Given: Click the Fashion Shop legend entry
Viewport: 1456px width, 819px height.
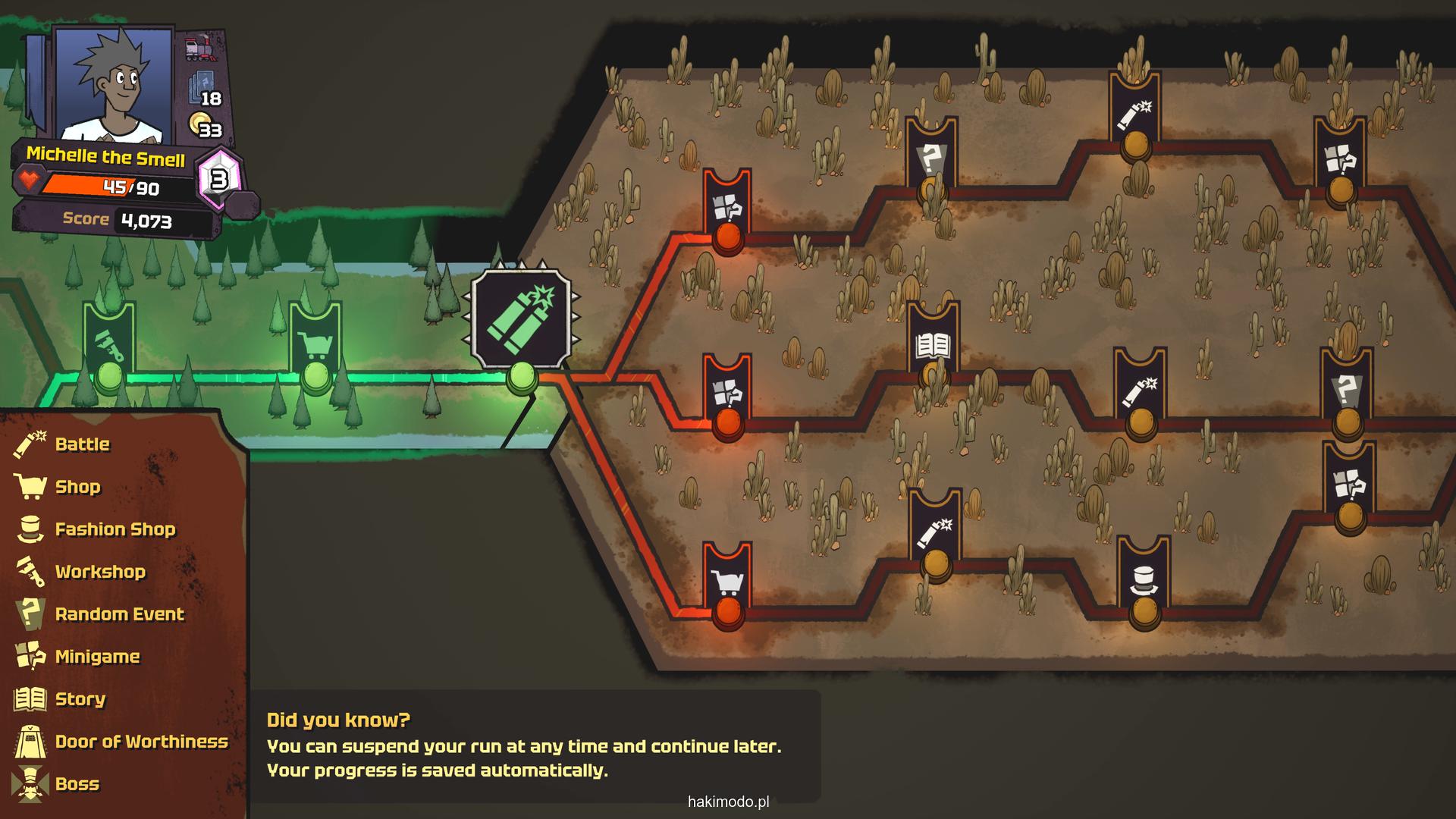Looking at the screenshot, I should coord(115,529).
